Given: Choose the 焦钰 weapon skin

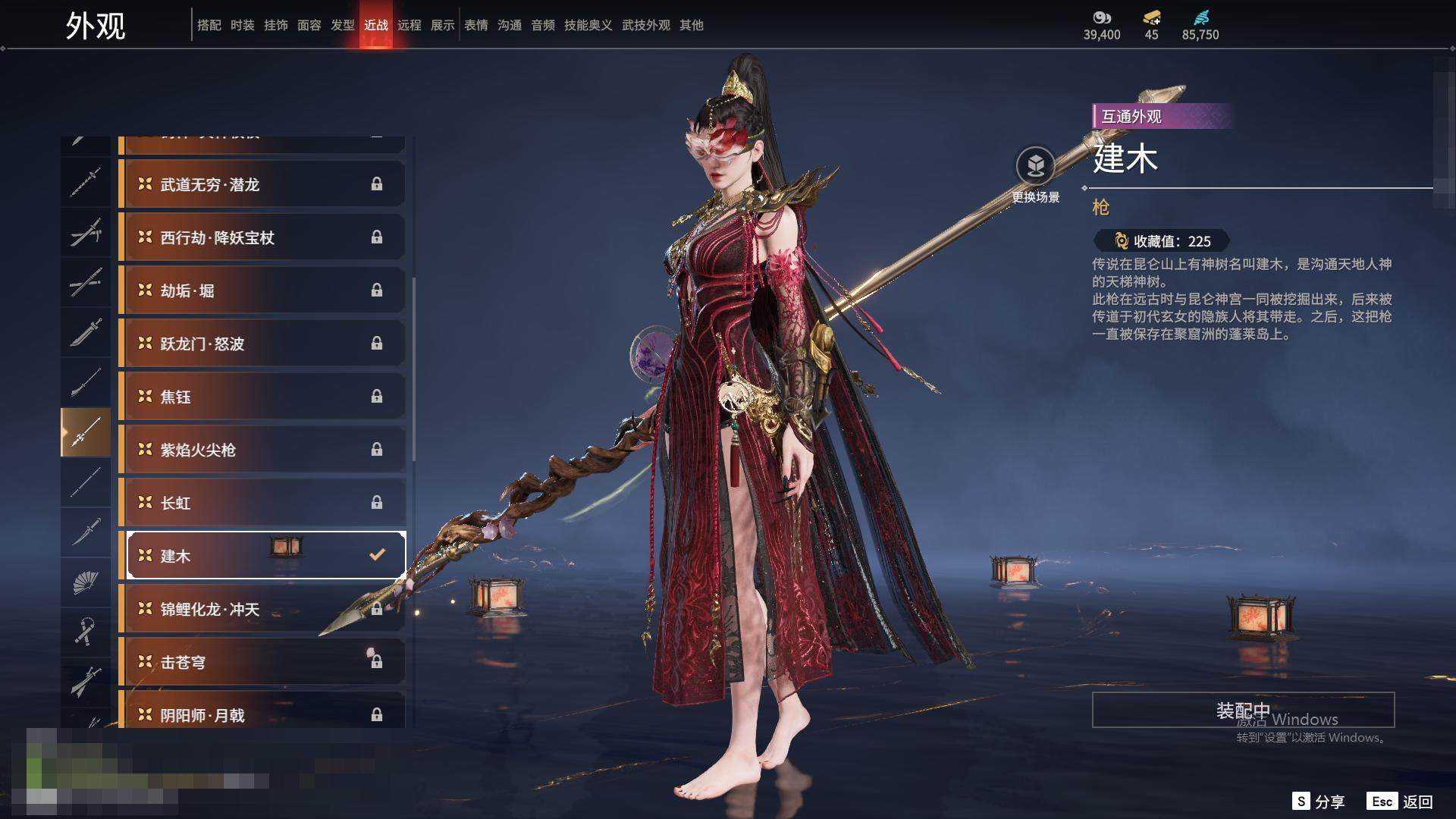Looking at the screenshot, I should (262, 397).
